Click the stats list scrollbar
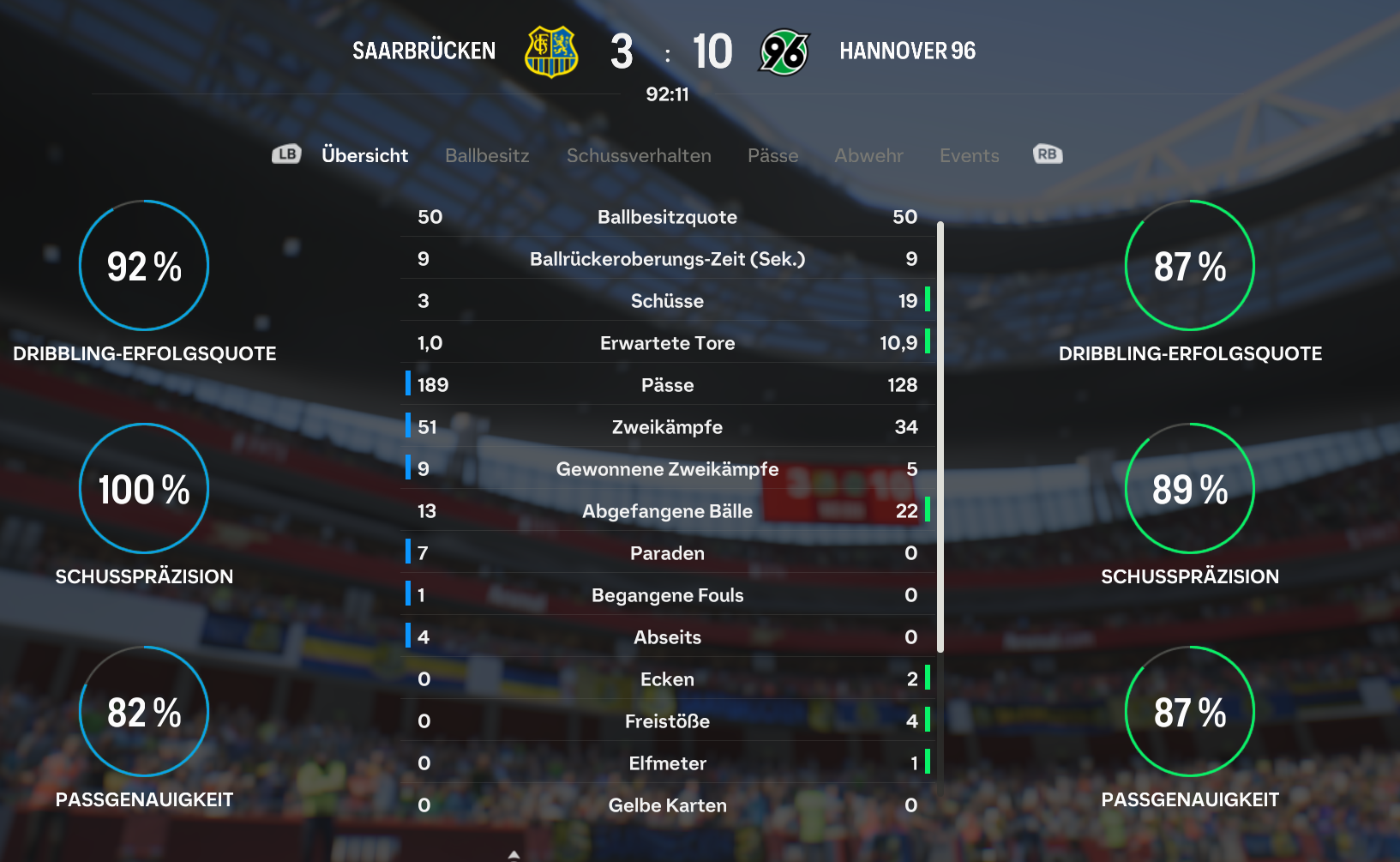This screenshot has width=1400, height=862. click(x=940, y=437)
